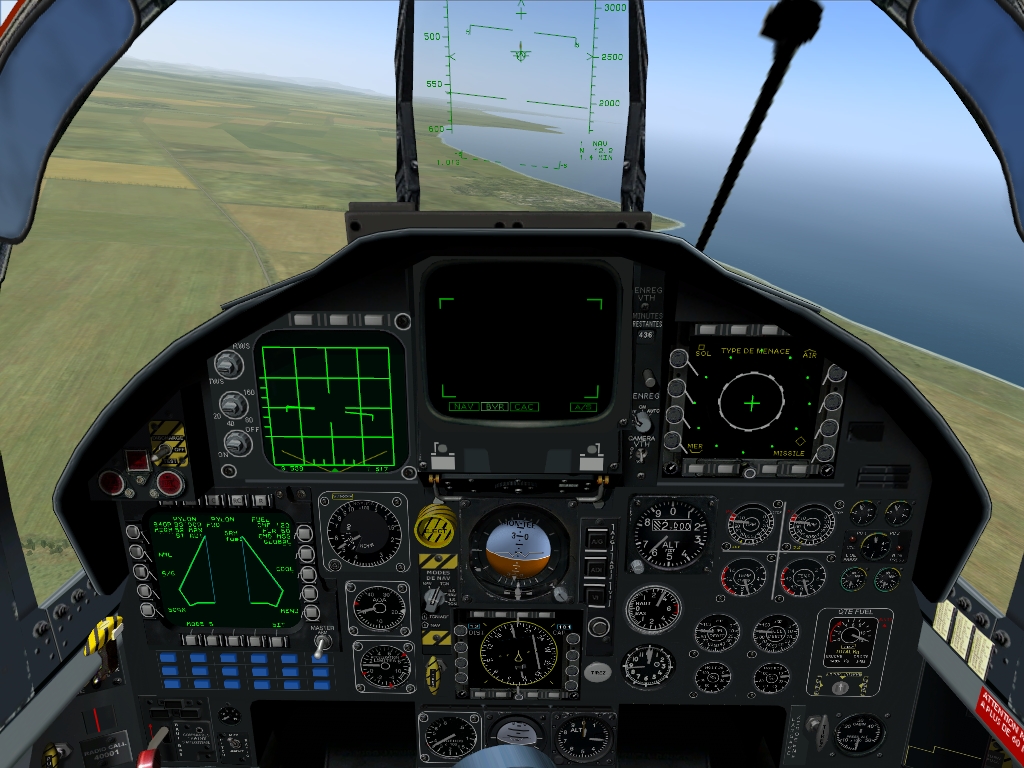Choose BVR mode on the center display
Image resolution: width=1024 pixels, height=768 pixels.
point(494,407)
